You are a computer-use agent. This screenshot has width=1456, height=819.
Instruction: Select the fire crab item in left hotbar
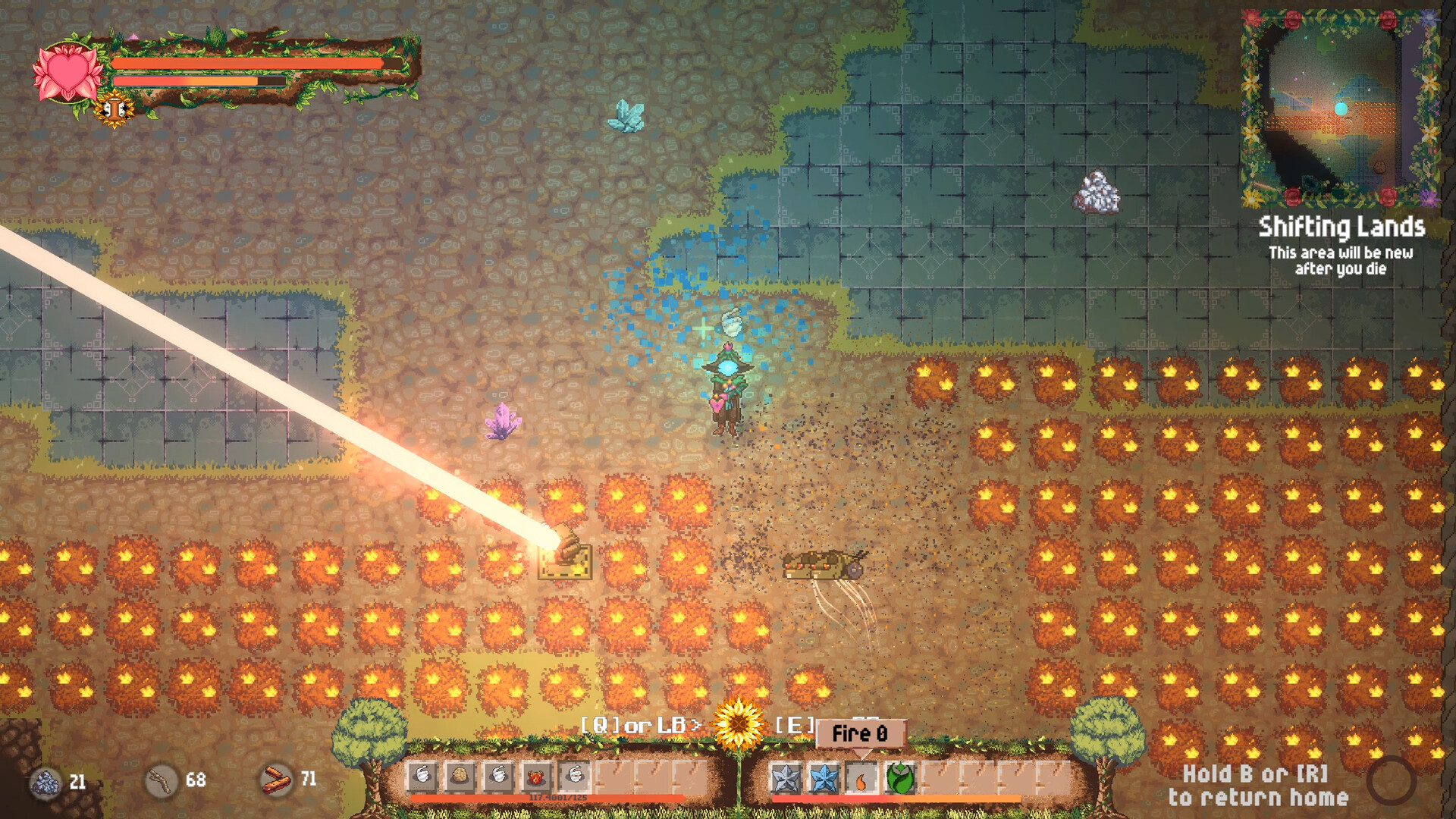535,777
